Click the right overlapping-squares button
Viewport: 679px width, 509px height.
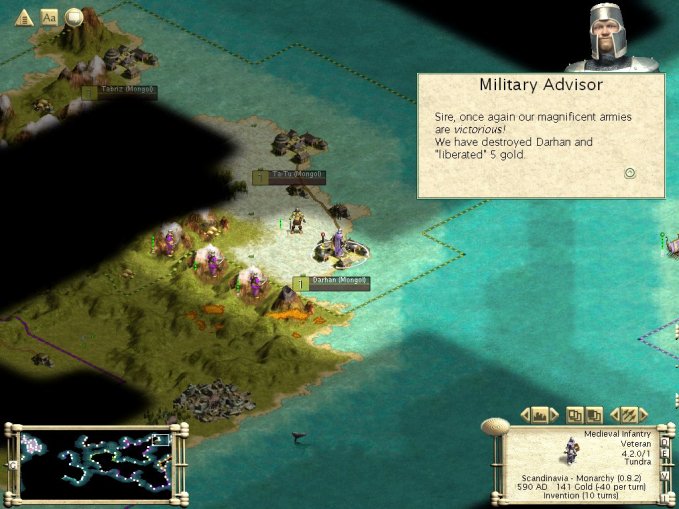pos(593,414)
